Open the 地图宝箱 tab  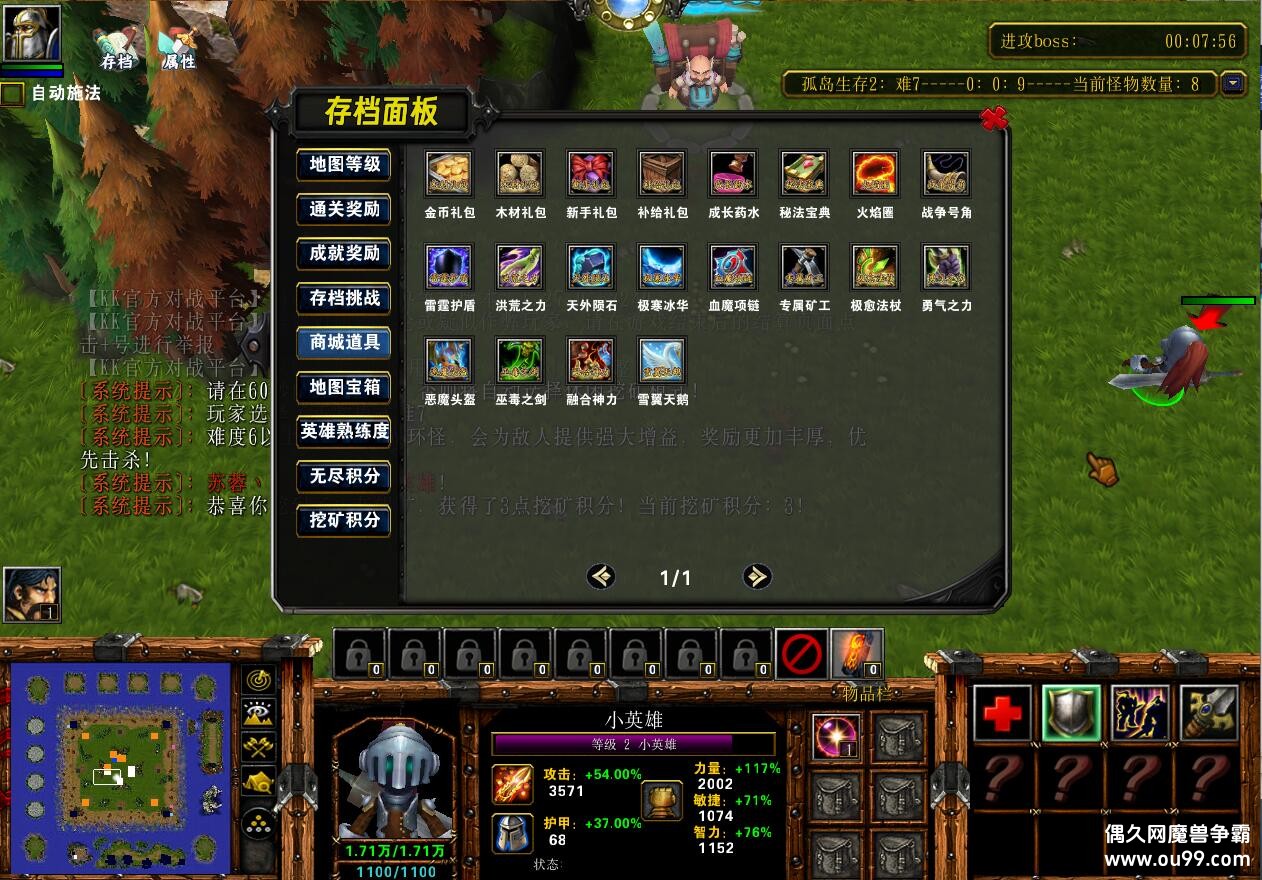[x=344, y=387]
